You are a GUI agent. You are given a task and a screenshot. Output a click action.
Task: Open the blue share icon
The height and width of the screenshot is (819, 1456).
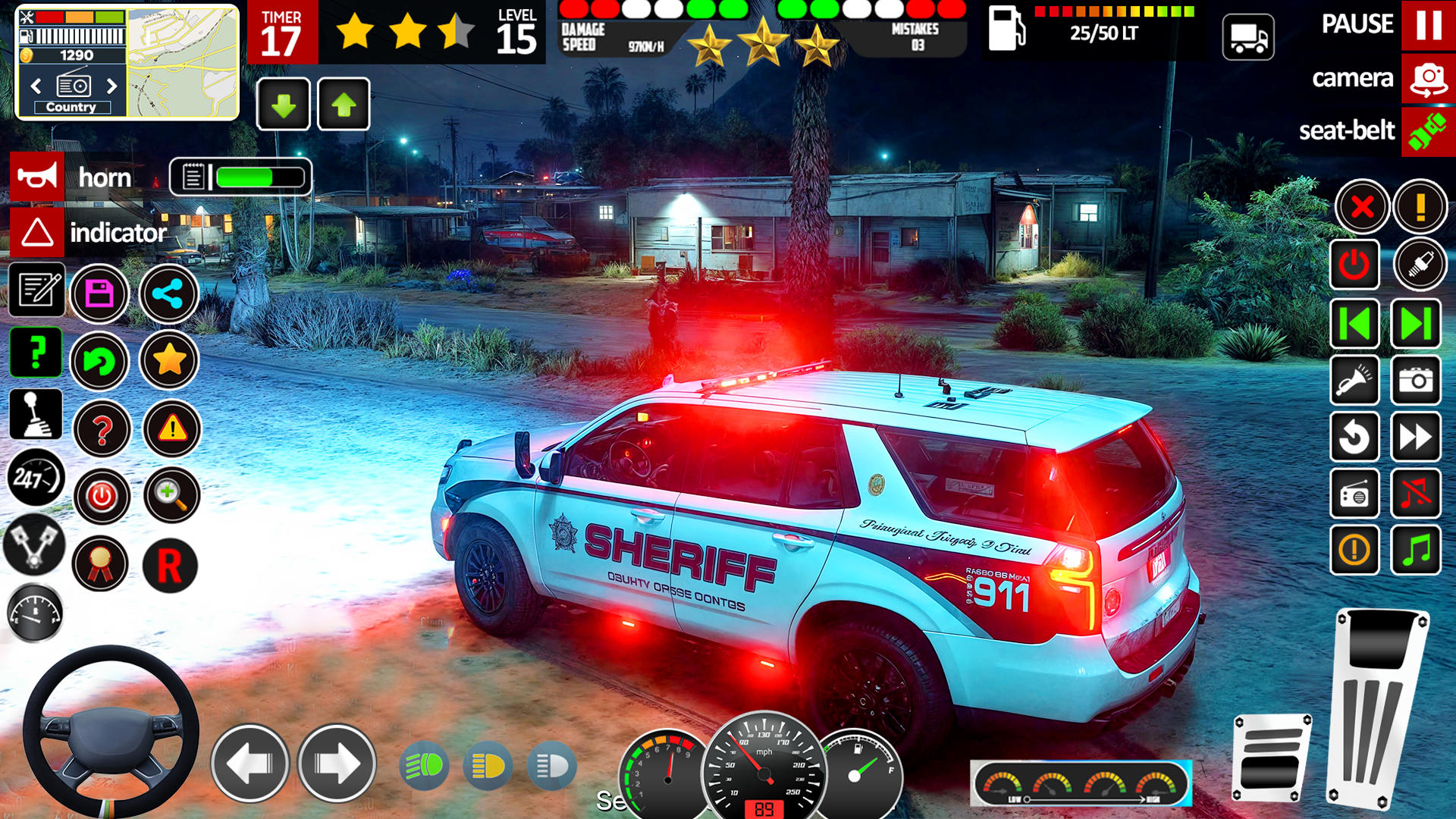pos(168,293)
